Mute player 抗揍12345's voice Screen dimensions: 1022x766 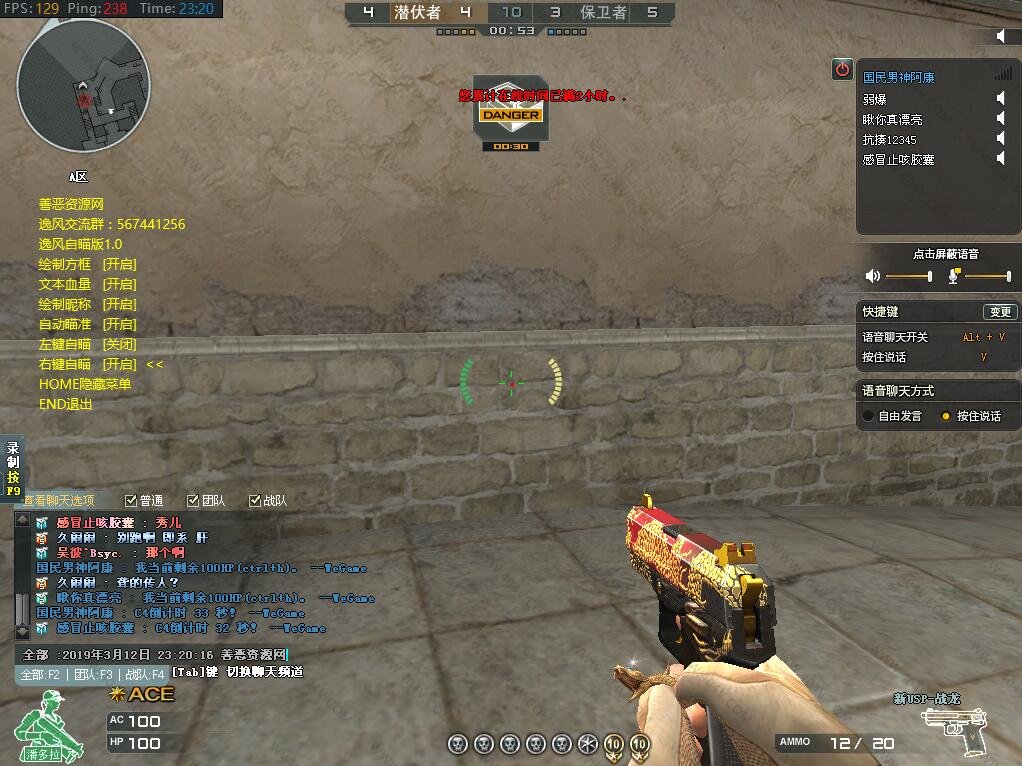pos(1000,138)
